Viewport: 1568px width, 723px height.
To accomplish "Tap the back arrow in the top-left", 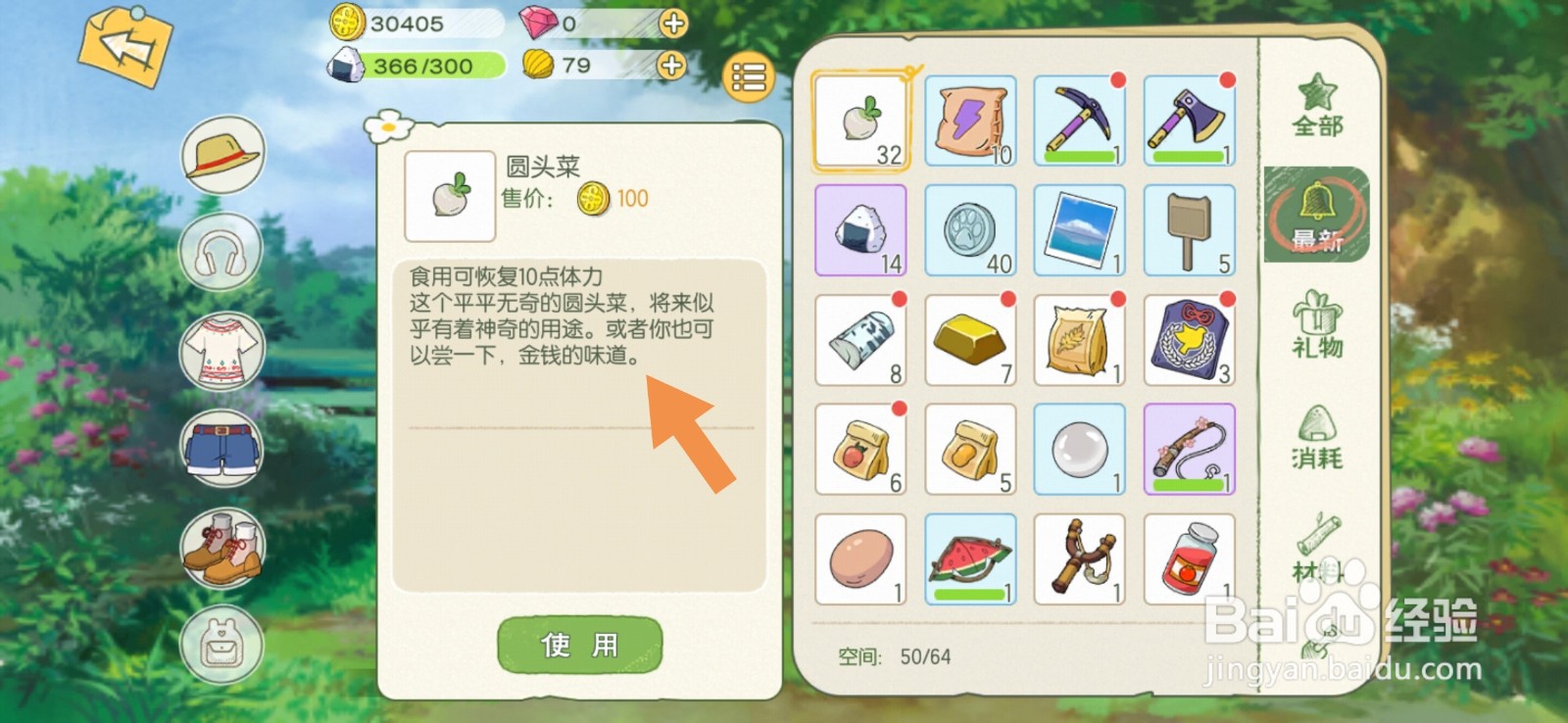I will 125,46.
